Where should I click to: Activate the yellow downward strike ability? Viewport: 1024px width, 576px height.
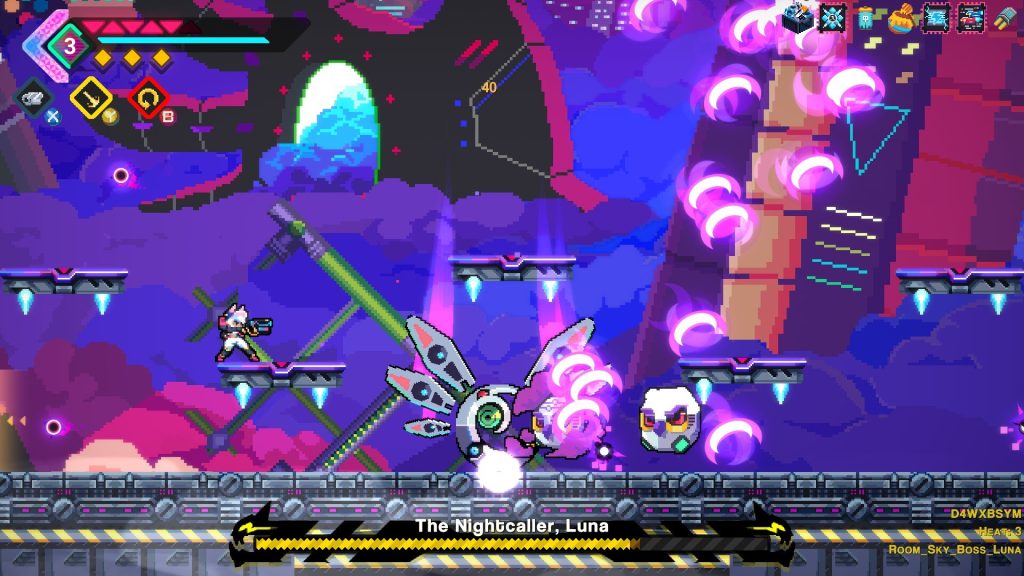coord(90,97)
